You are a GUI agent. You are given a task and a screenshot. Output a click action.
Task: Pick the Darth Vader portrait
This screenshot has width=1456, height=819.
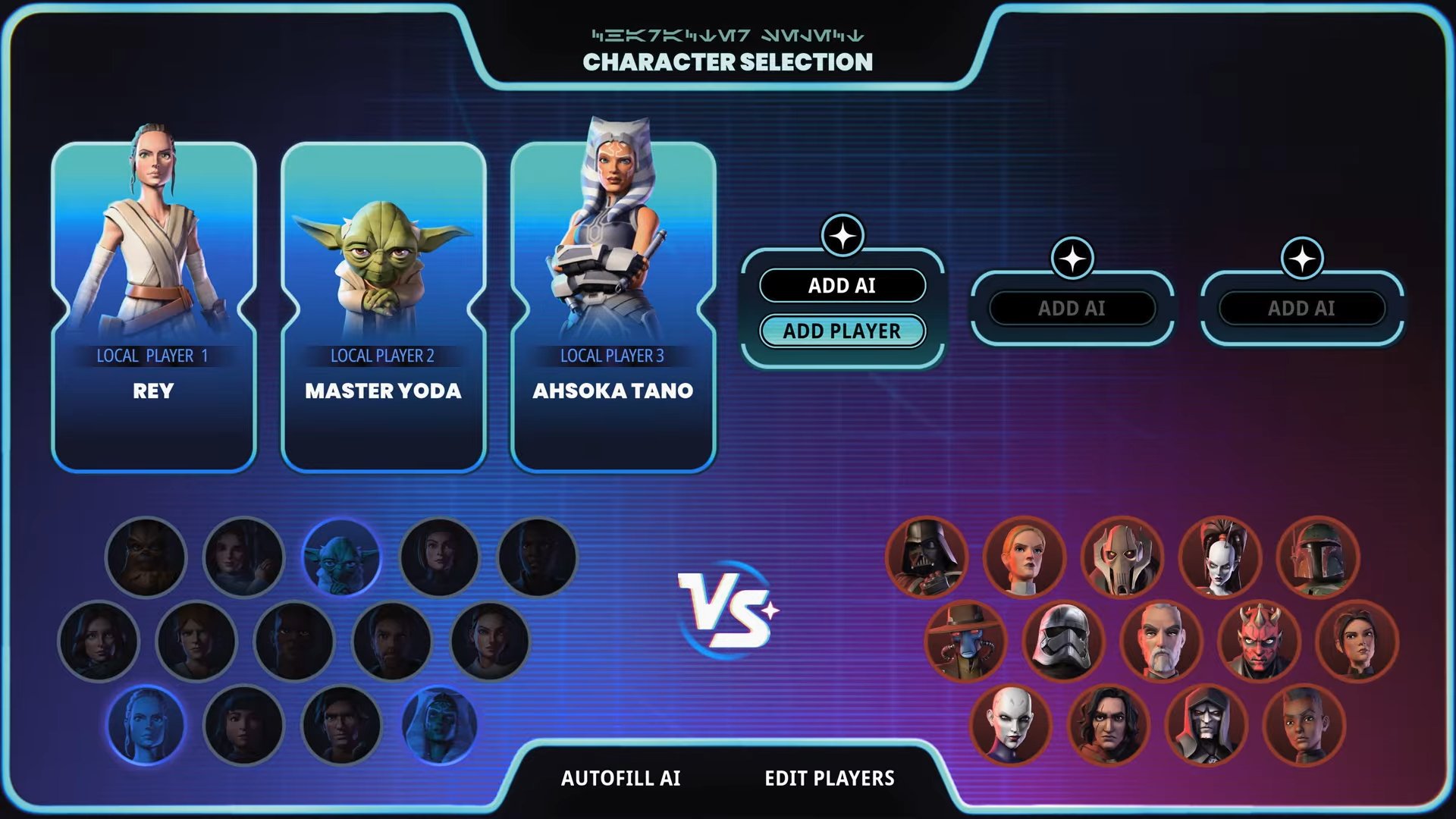click(926, 557)
